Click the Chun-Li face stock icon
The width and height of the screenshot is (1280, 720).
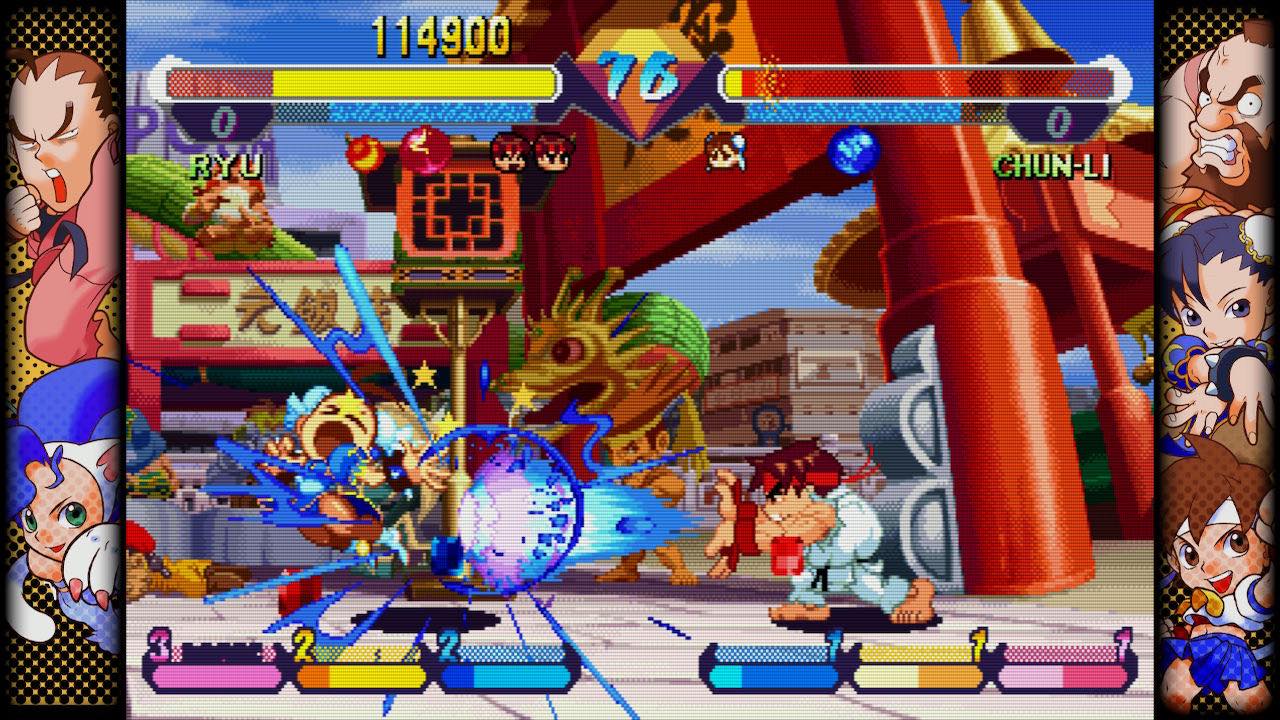point(725,152)
